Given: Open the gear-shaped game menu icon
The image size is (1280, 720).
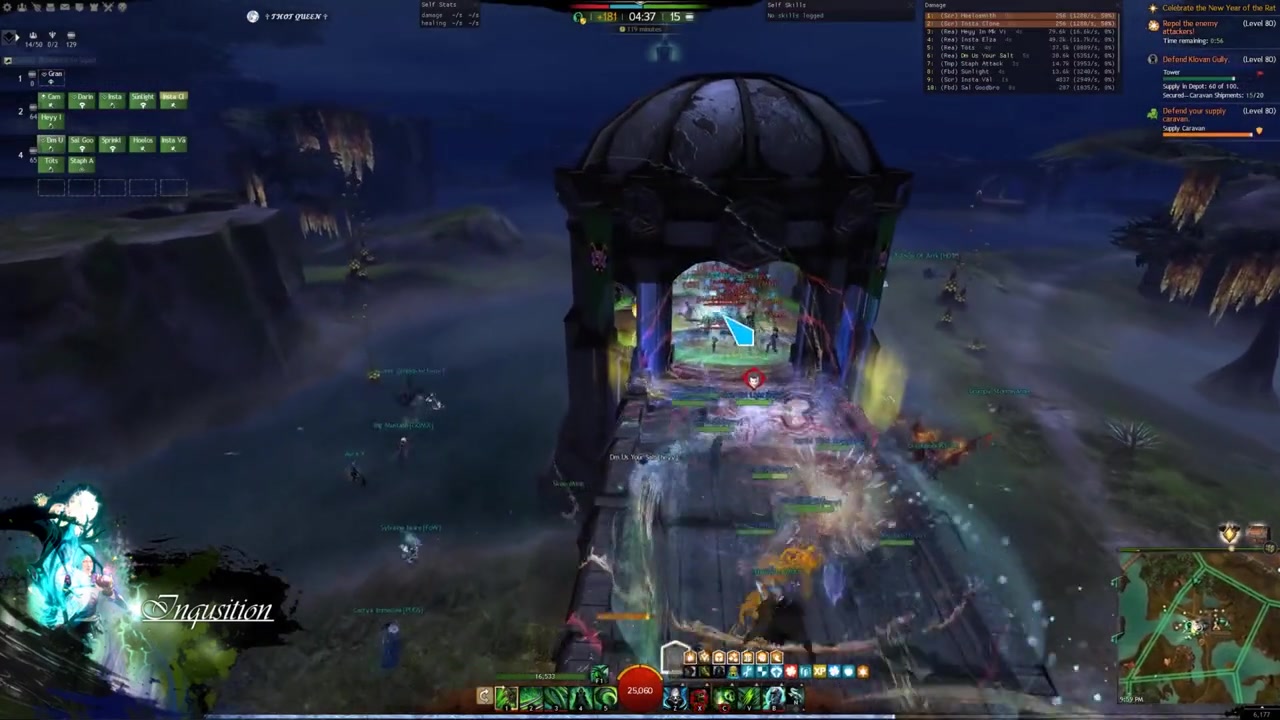Looking at the screenshot, I should point(8,8).
